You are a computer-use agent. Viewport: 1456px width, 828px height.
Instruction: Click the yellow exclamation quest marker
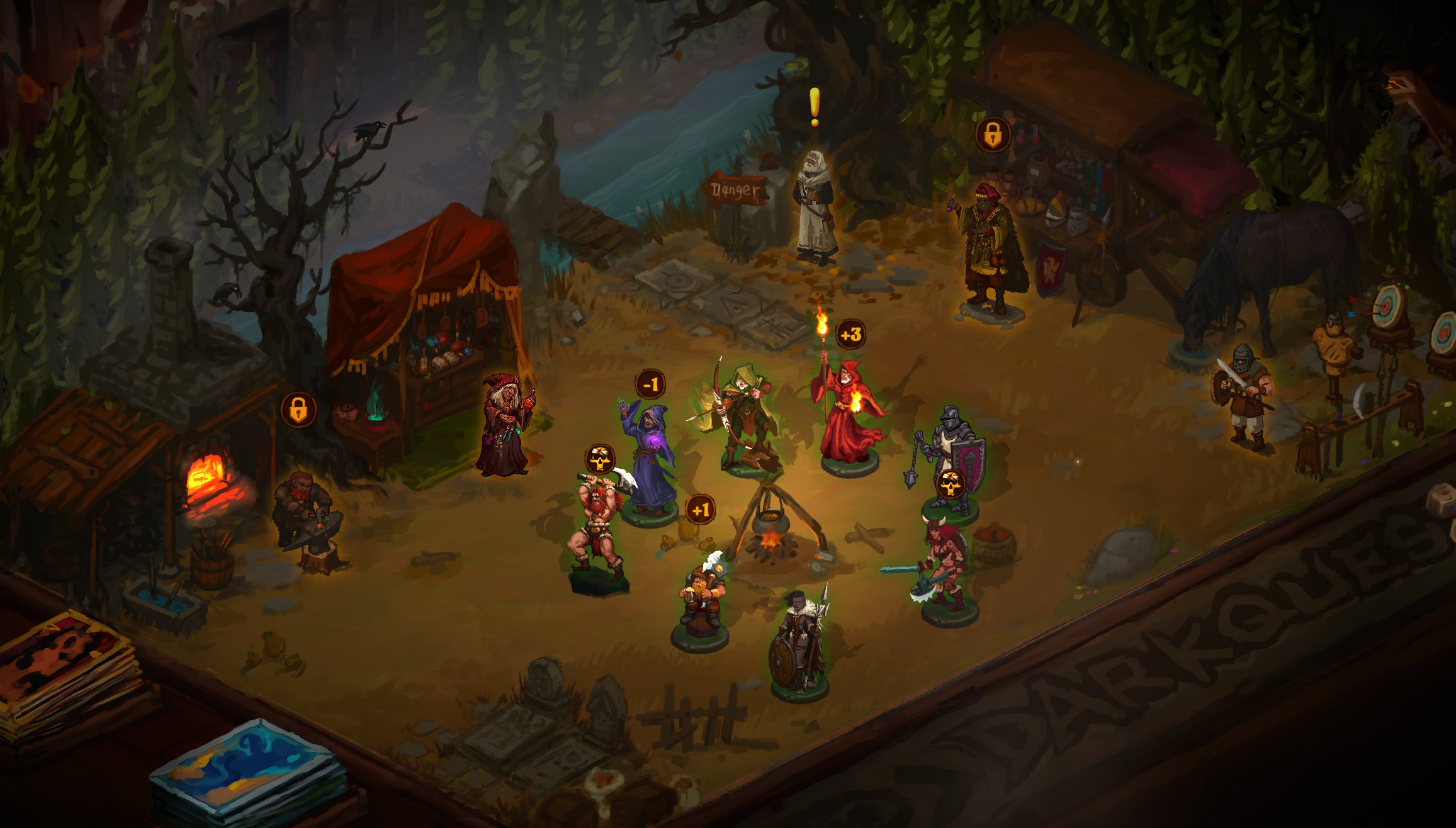point(815,106)
